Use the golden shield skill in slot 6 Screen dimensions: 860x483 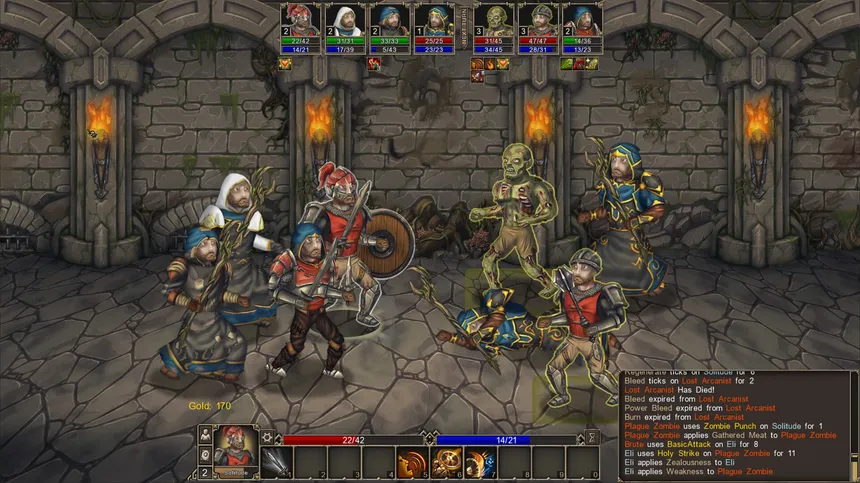tap(445, 463)
